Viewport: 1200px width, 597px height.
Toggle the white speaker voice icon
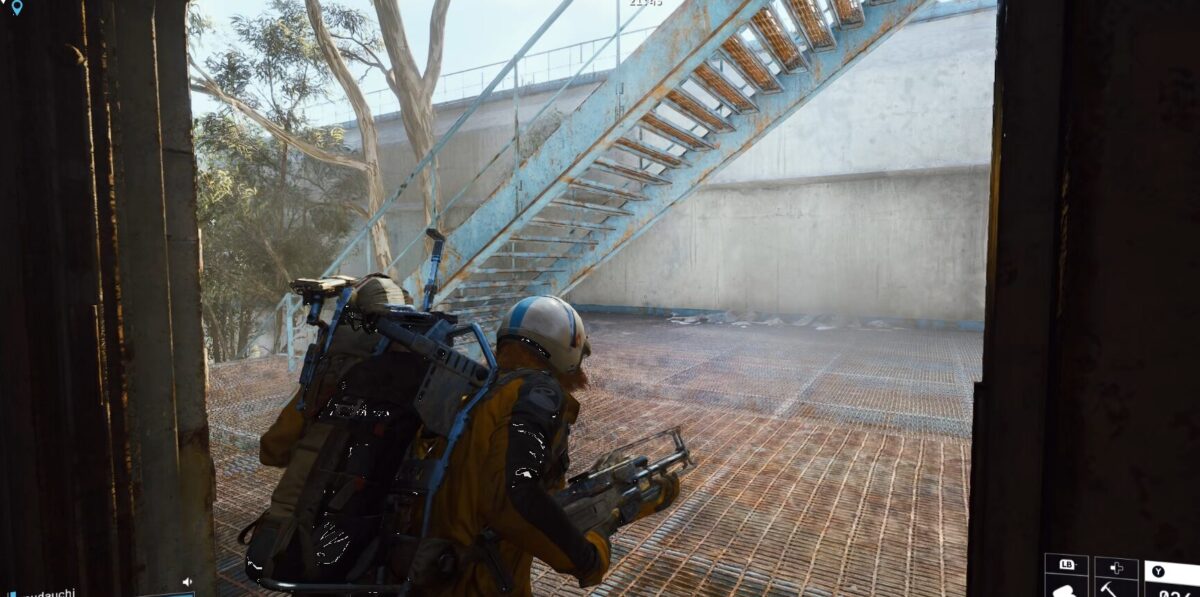click(187, 581)
